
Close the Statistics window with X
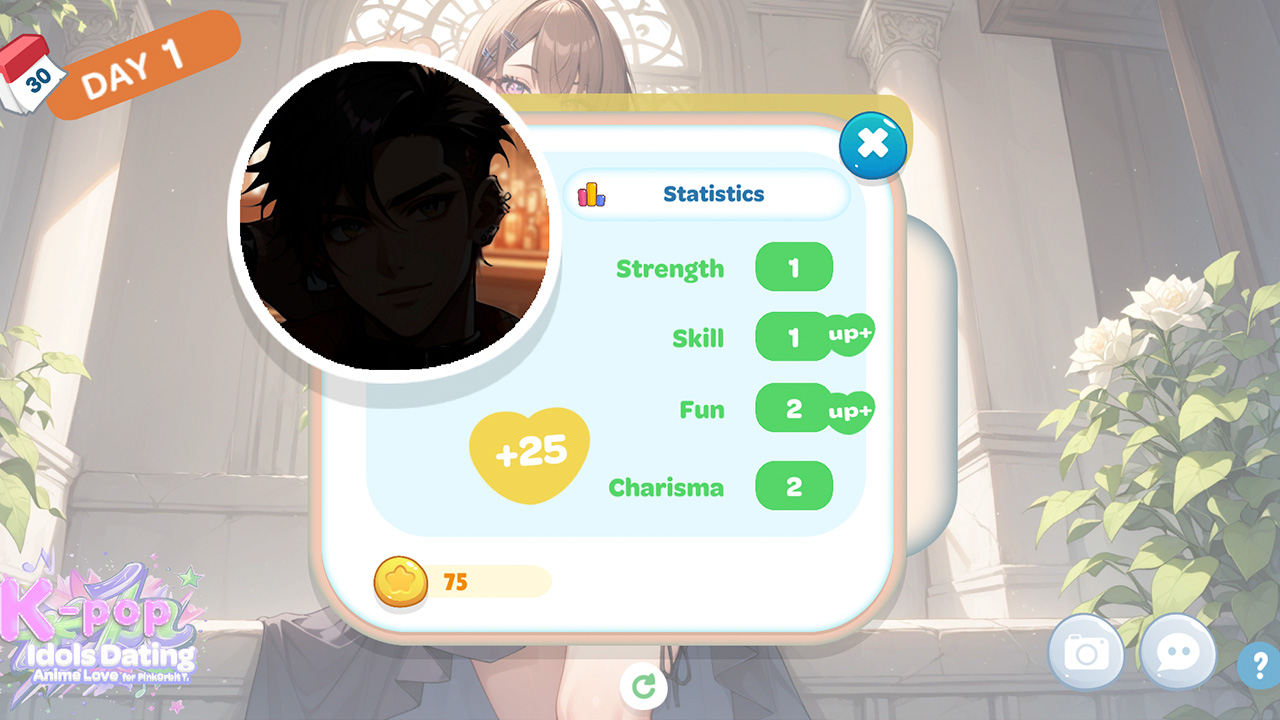(x=873, y=145)
